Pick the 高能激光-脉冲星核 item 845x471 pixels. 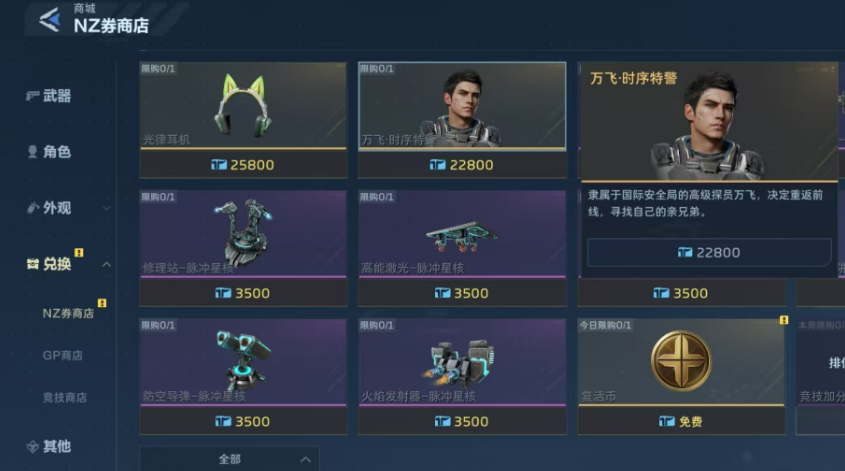[463, 235]
